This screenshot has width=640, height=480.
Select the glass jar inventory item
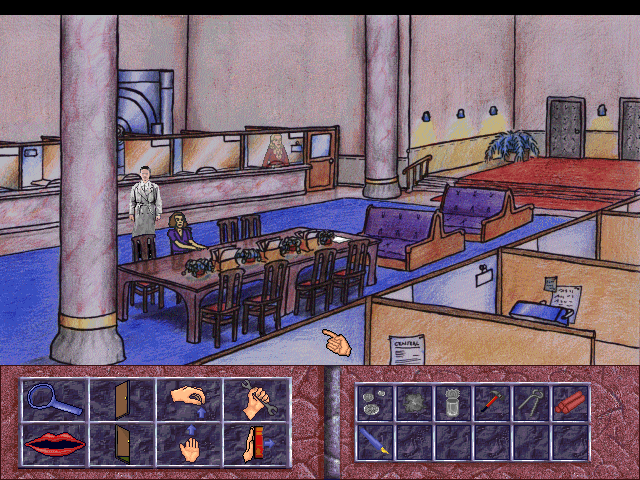(x=451, y=402)
